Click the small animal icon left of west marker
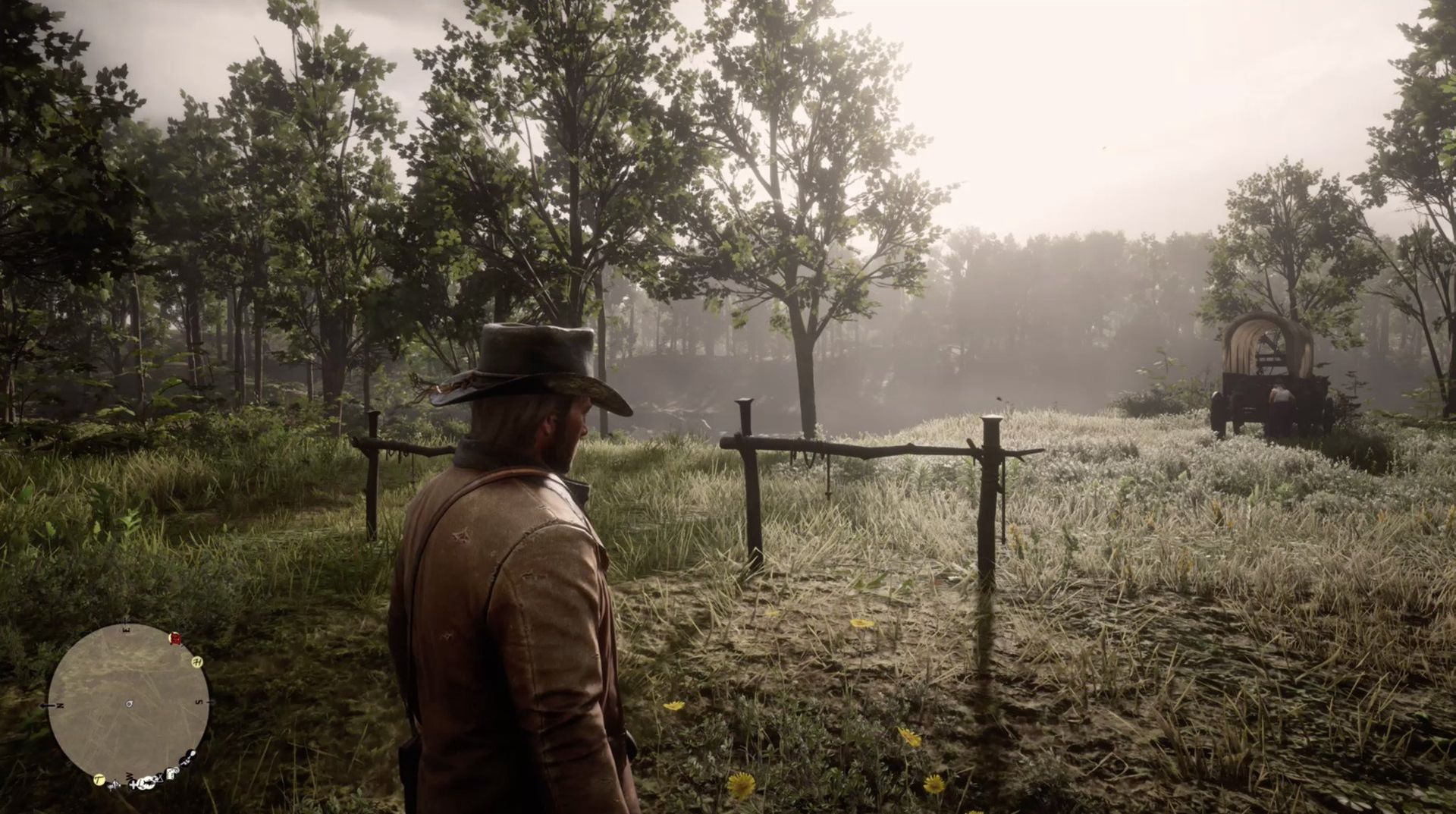This screenshot has height=814, width=1456. point(113,783)
